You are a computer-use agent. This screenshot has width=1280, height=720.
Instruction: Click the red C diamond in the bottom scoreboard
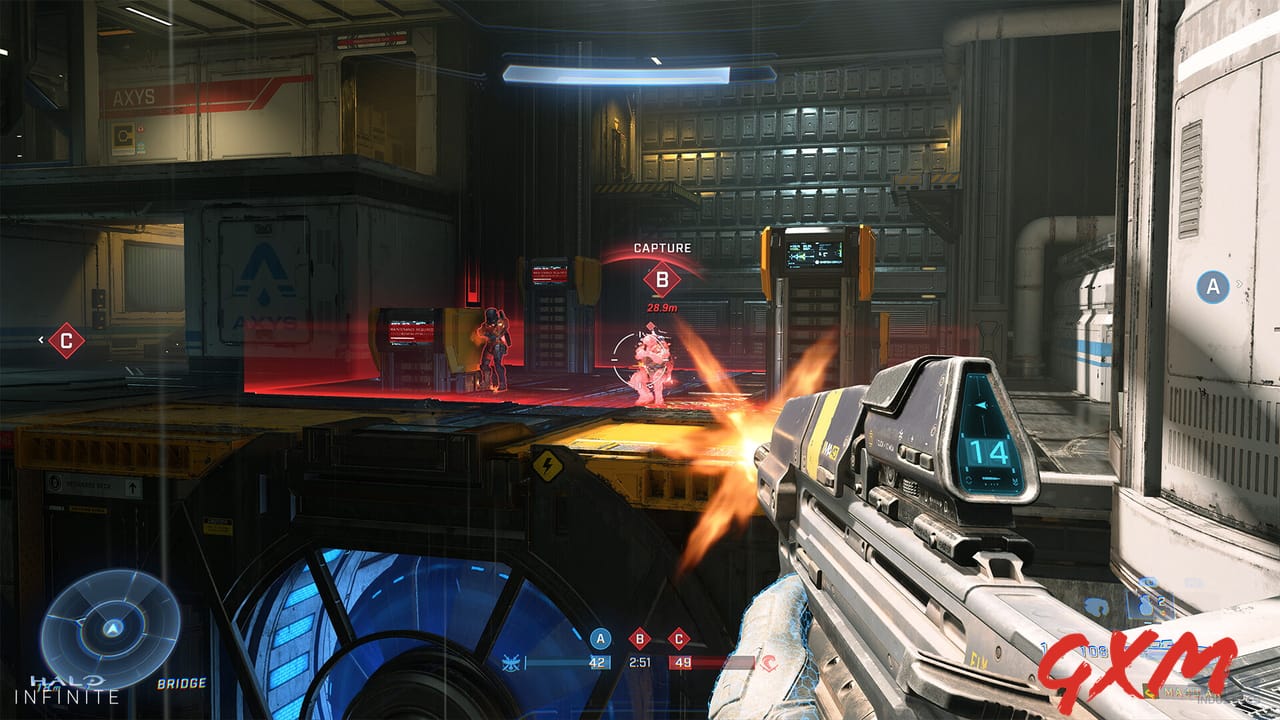(x=679, y=638)
